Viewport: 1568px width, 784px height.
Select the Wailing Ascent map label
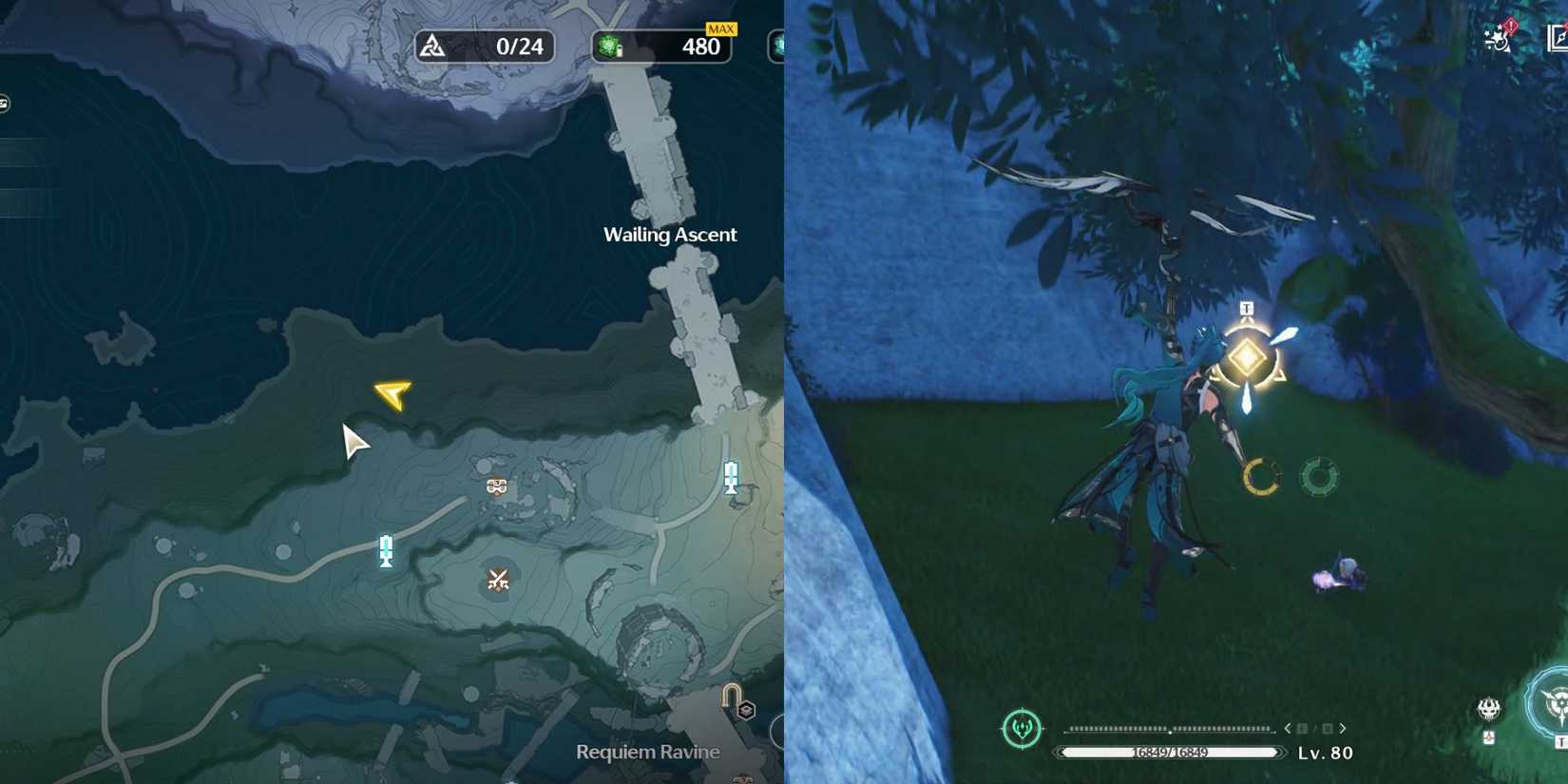[x=669, y=234]
